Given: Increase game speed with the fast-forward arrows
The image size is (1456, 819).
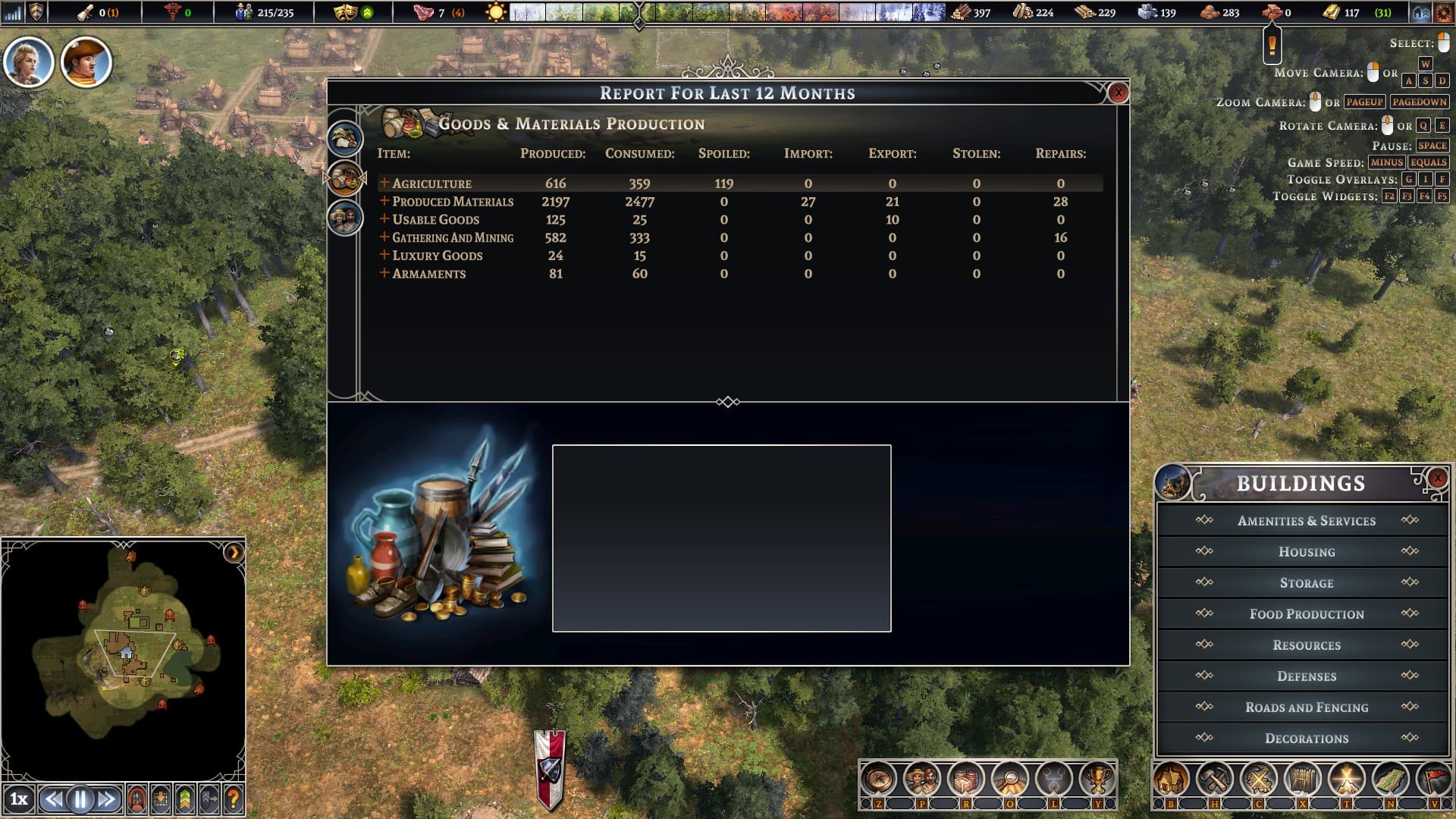Looking at the screenshot, I should [x=107, y=799].
